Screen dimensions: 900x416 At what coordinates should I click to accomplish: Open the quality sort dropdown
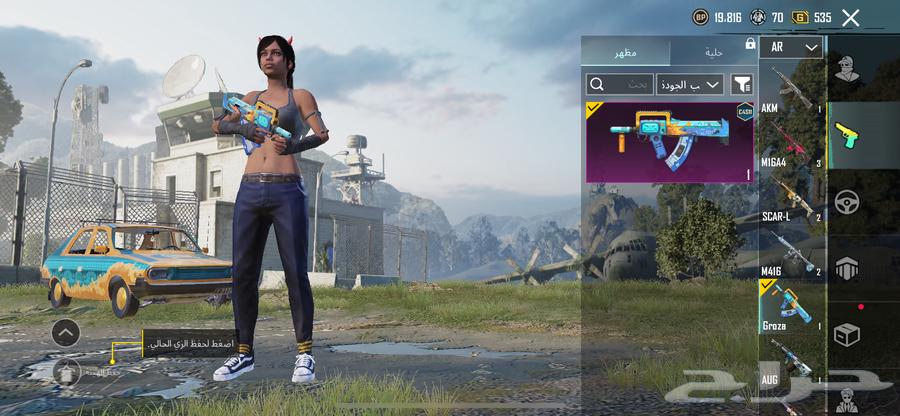690,84
